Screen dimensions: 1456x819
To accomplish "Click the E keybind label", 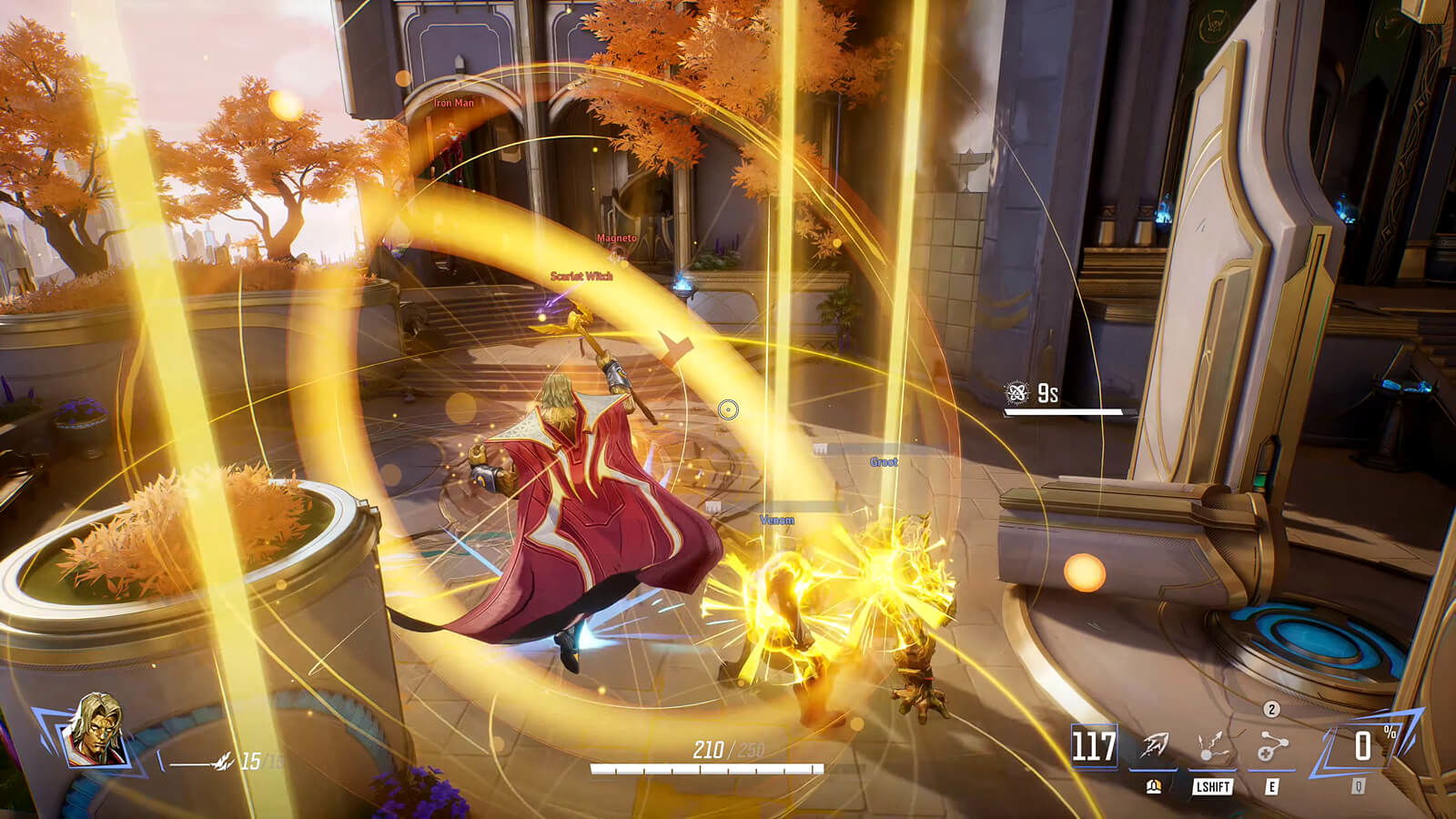I will [1272, 786].
